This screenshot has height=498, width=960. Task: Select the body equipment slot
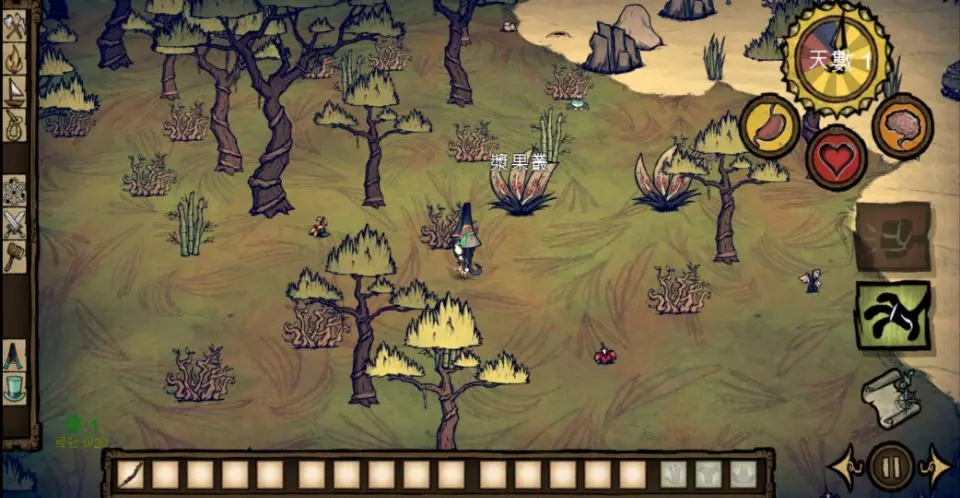coord(709,474)
